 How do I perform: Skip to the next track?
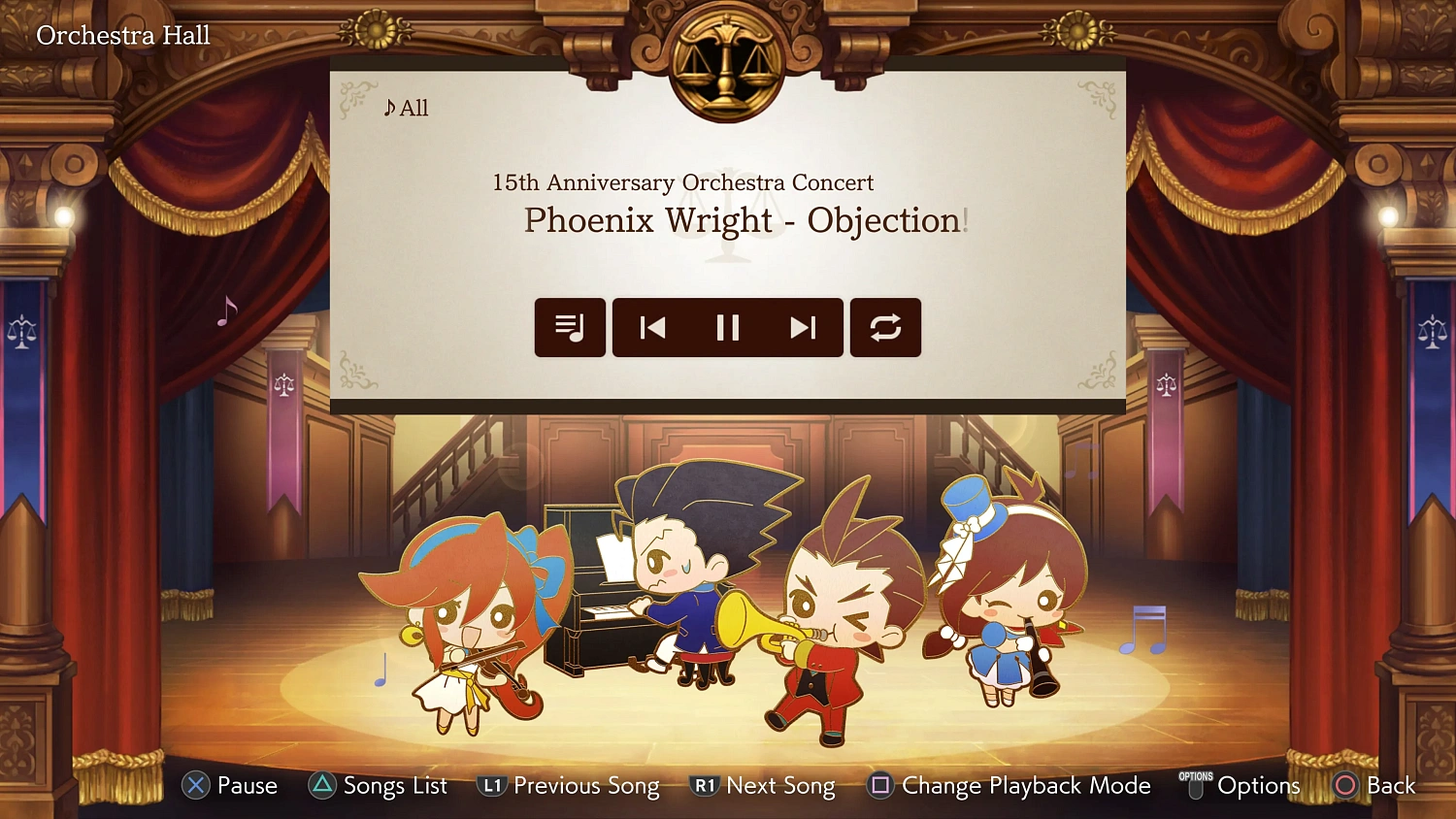[x=803, y=328]
